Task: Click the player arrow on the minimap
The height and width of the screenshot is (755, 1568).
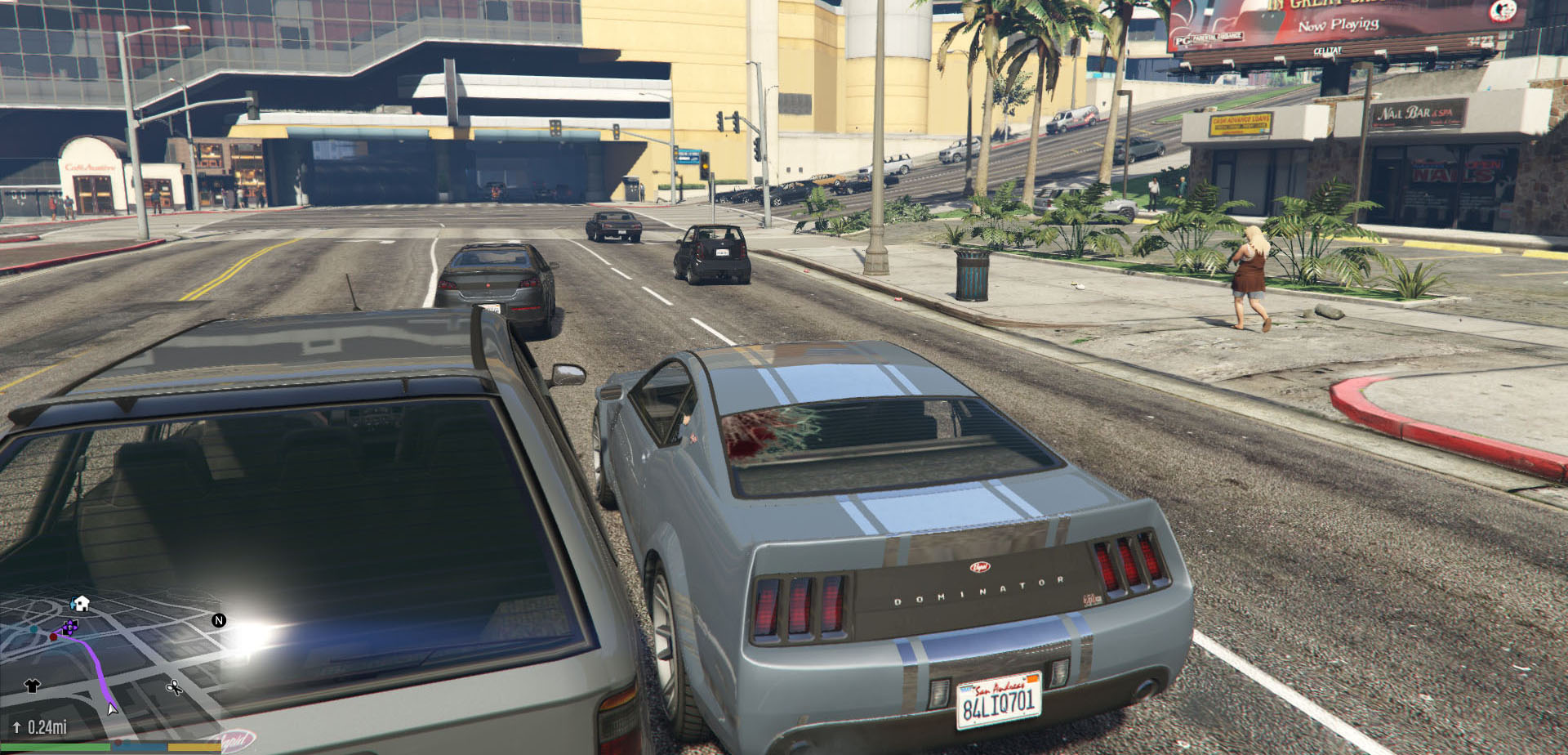Action: coord(112,708)
